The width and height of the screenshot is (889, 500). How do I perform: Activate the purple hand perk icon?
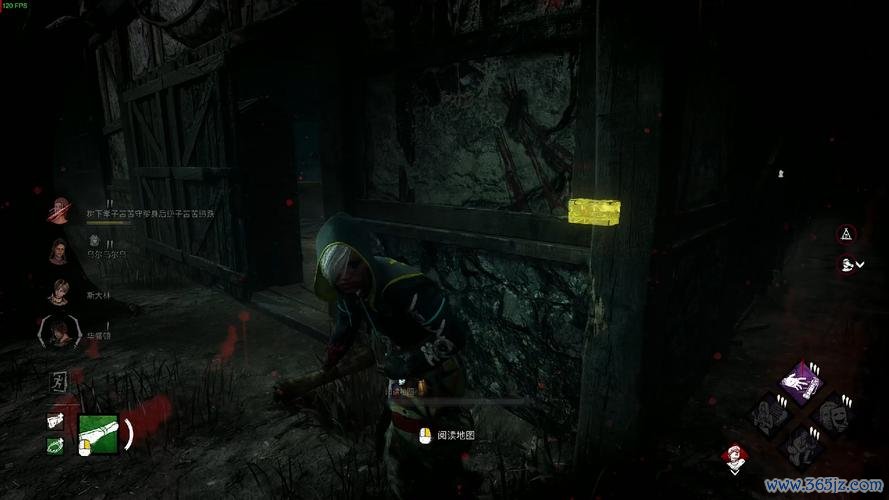[x=801, y=383]
